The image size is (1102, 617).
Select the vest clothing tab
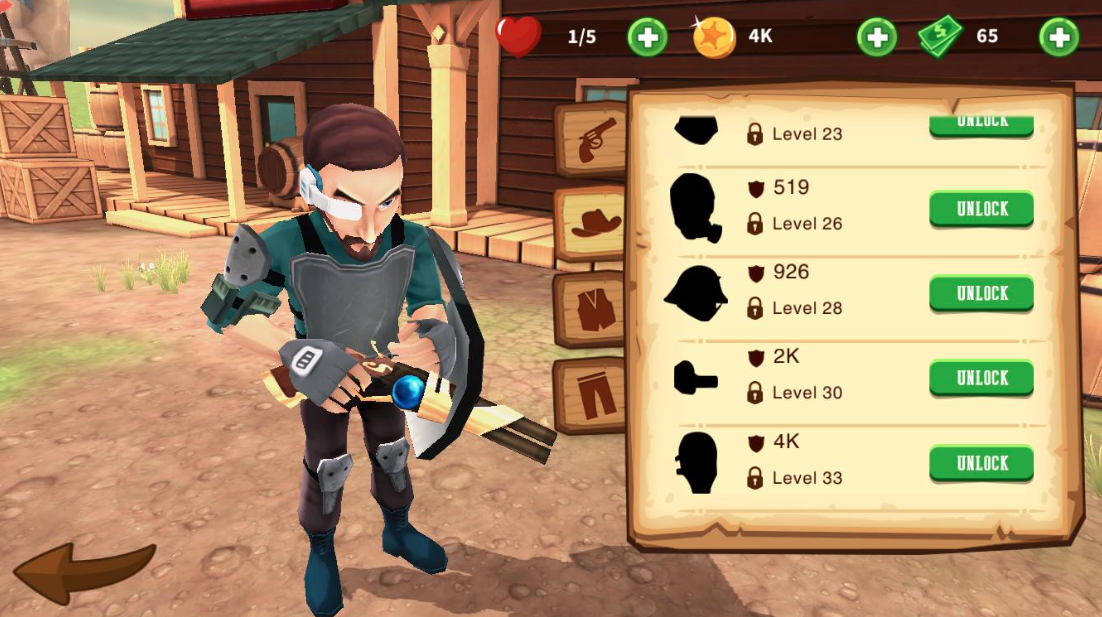coord(594,308)
